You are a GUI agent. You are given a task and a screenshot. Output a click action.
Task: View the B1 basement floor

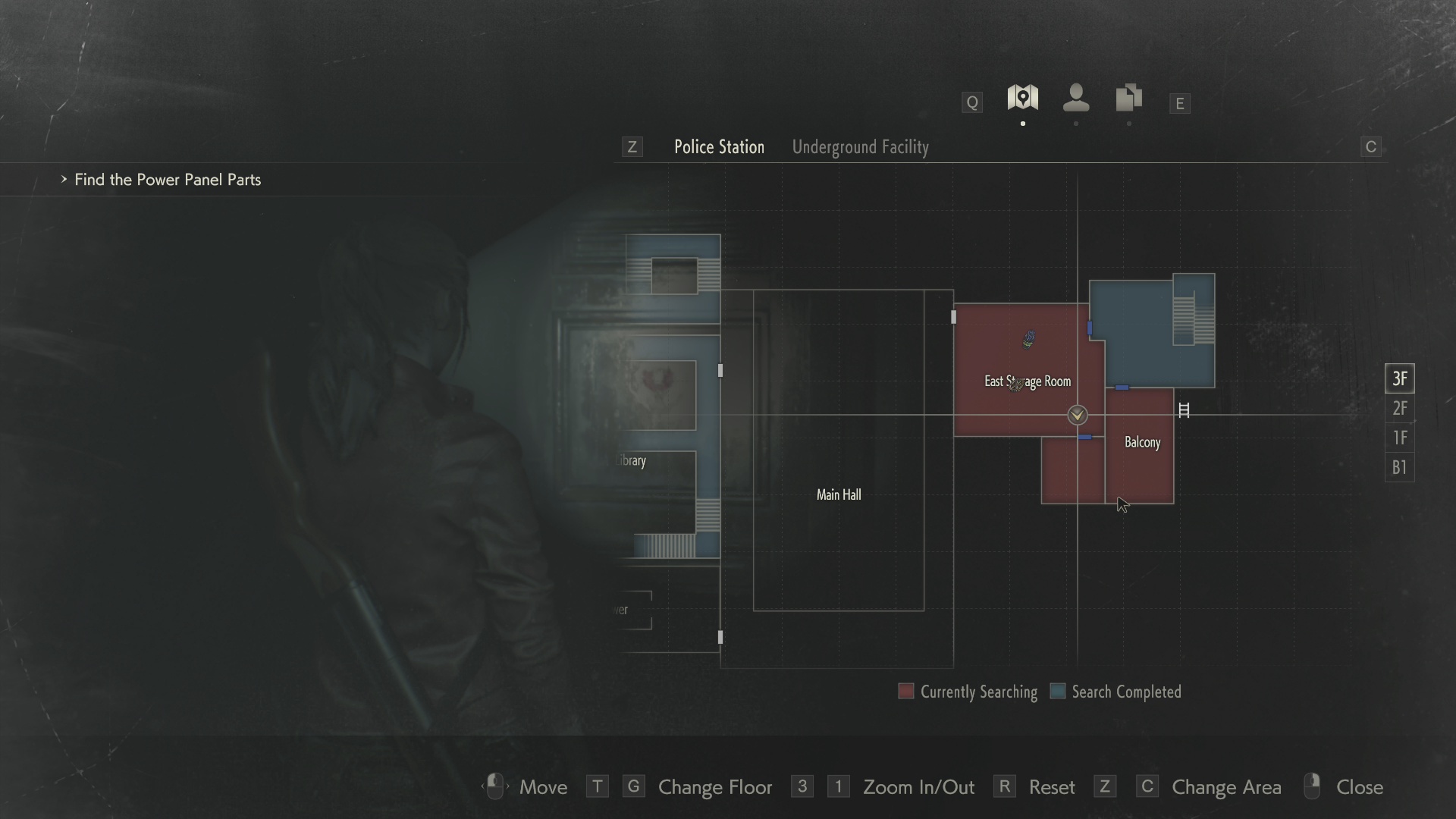[1399, 467]
